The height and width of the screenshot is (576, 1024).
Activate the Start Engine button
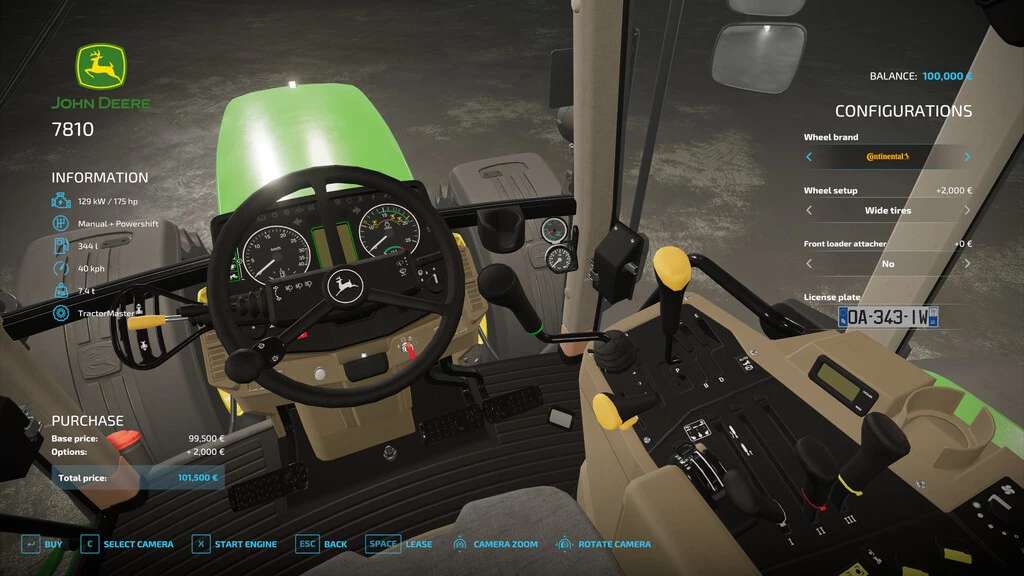(235, 544)
